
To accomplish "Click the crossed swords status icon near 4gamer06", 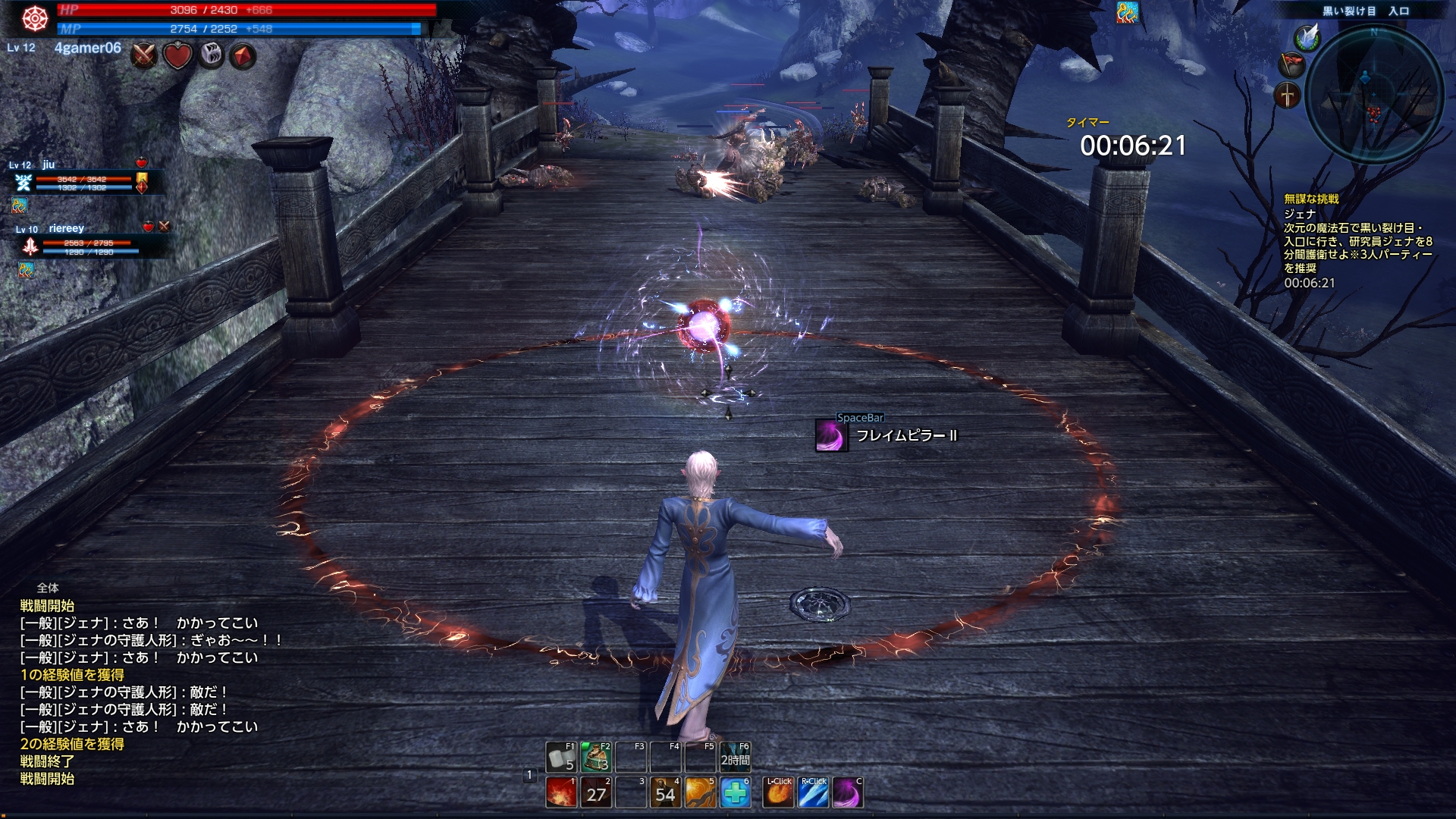I will click(144, 56).
